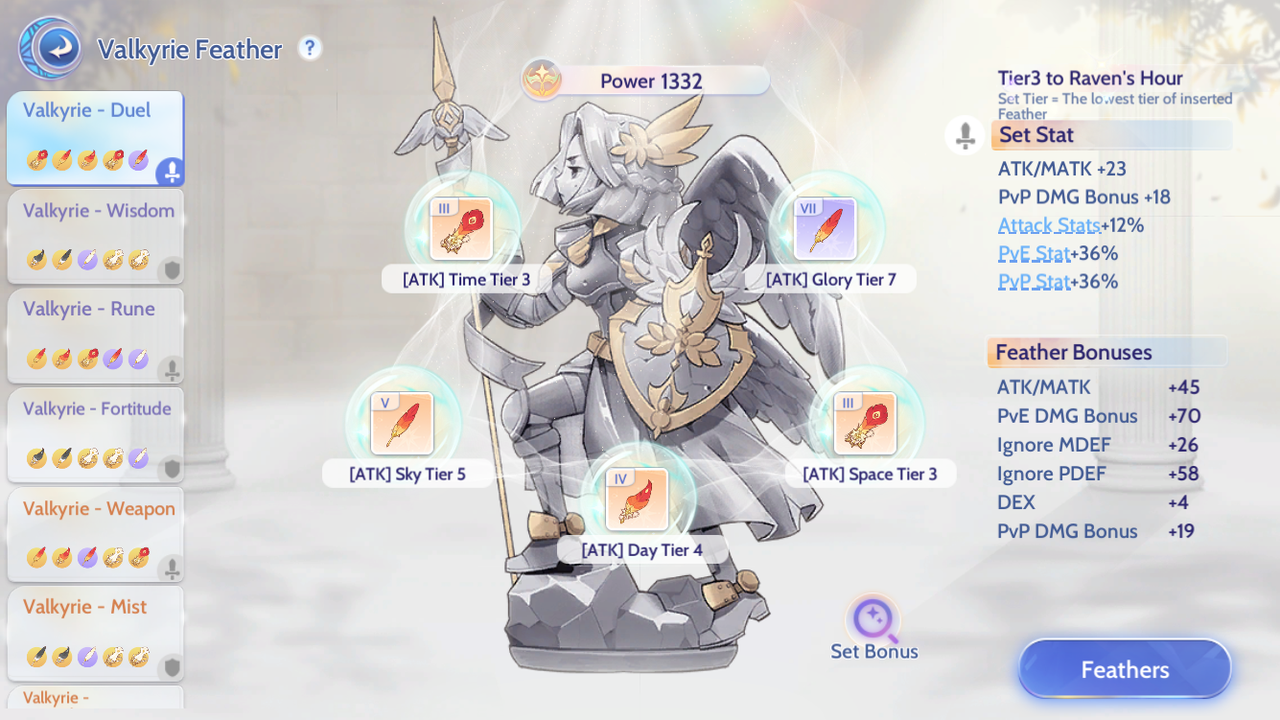Viewport: 1280px width, 720px height.
Task: View the PvE Stat link details
Action: tap(1033, 254)
